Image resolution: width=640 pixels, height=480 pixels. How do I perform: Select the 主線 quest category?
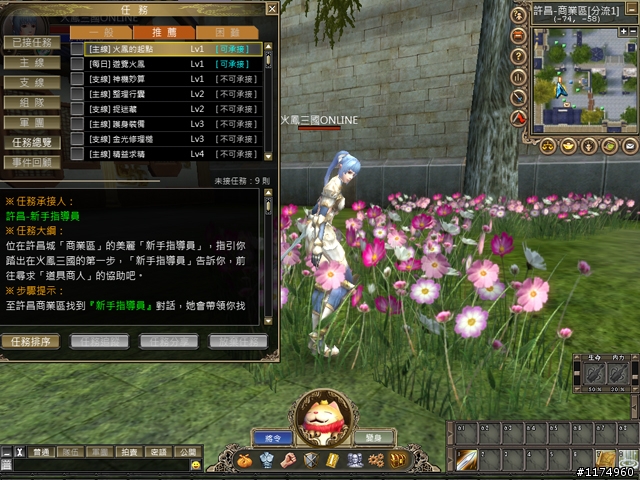(x=28, y=62)
